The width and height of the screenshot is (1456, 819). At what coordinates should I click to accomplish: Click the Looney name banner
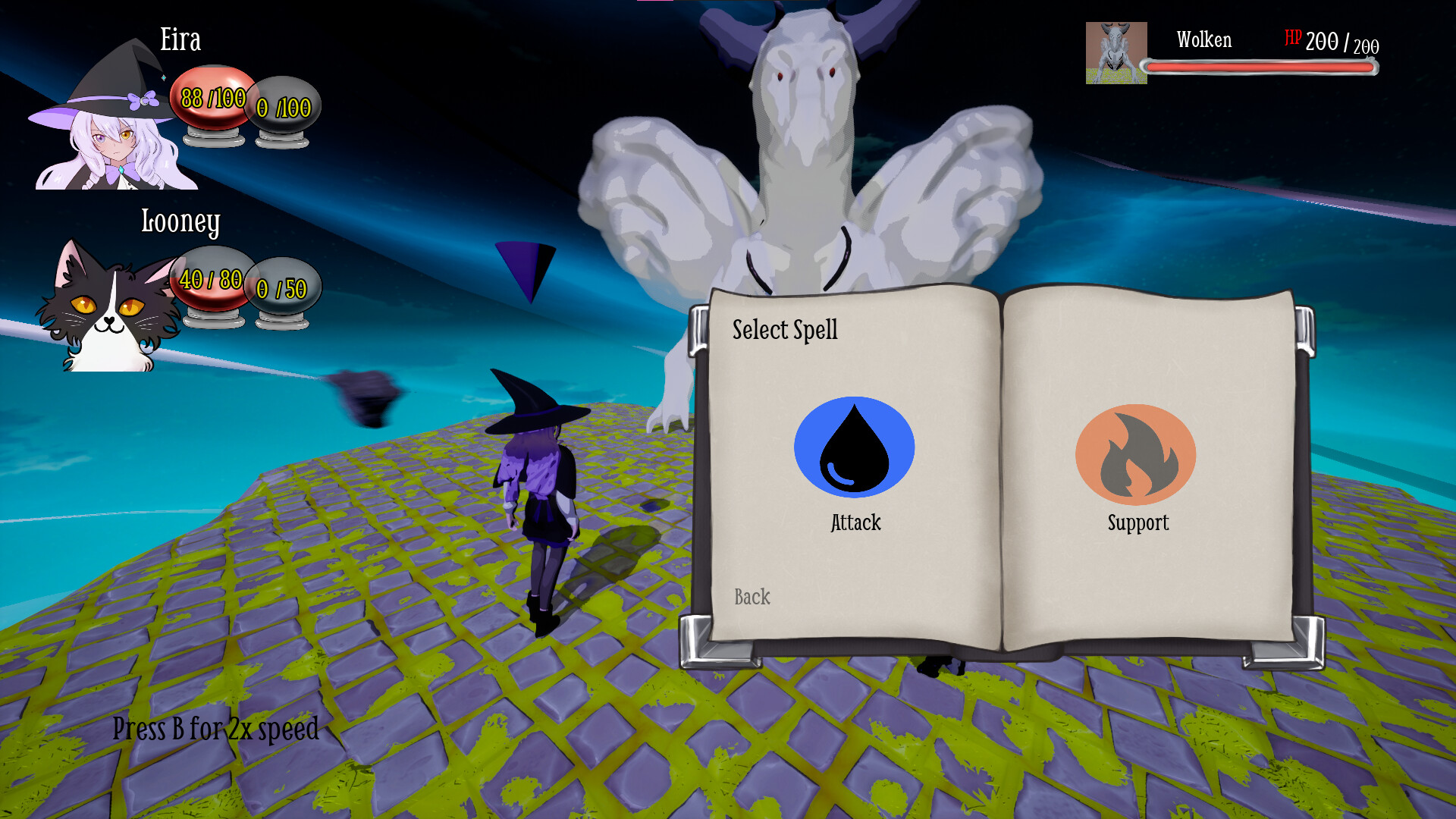[x=180, y=223]
